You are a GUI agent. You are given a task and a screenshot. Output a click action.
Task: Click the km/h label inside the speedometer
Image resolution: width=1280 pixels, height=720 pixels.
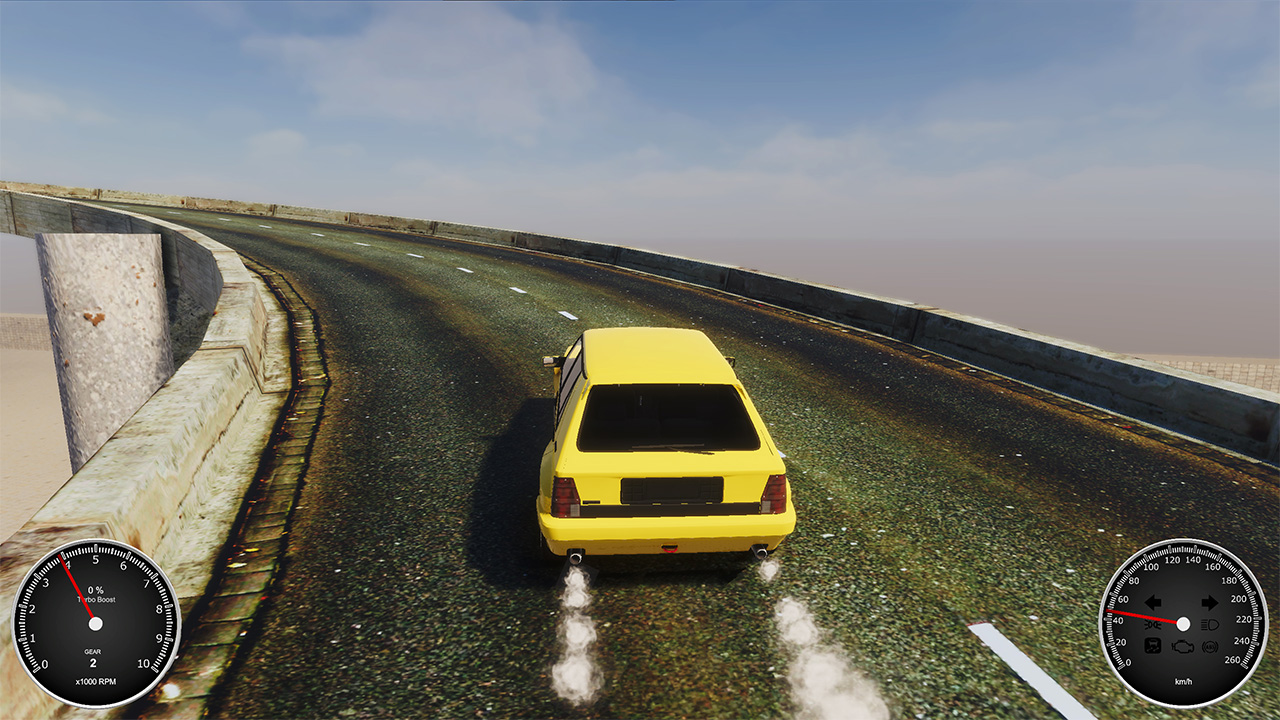[1183, 681]
